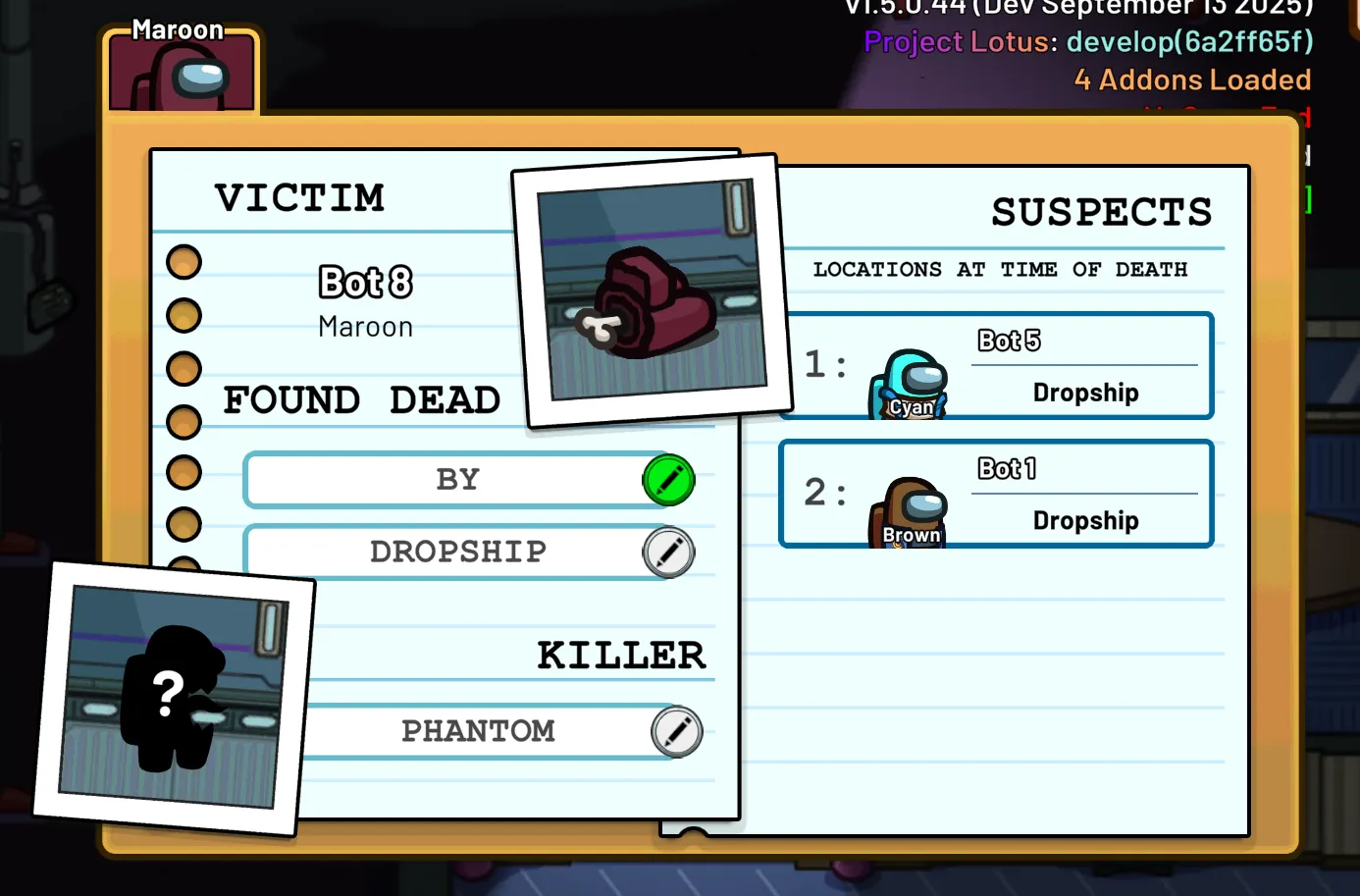Click the green pencil icon beside BY
The height and width of the screenshot is (896, 1360).
click(668, 480)
